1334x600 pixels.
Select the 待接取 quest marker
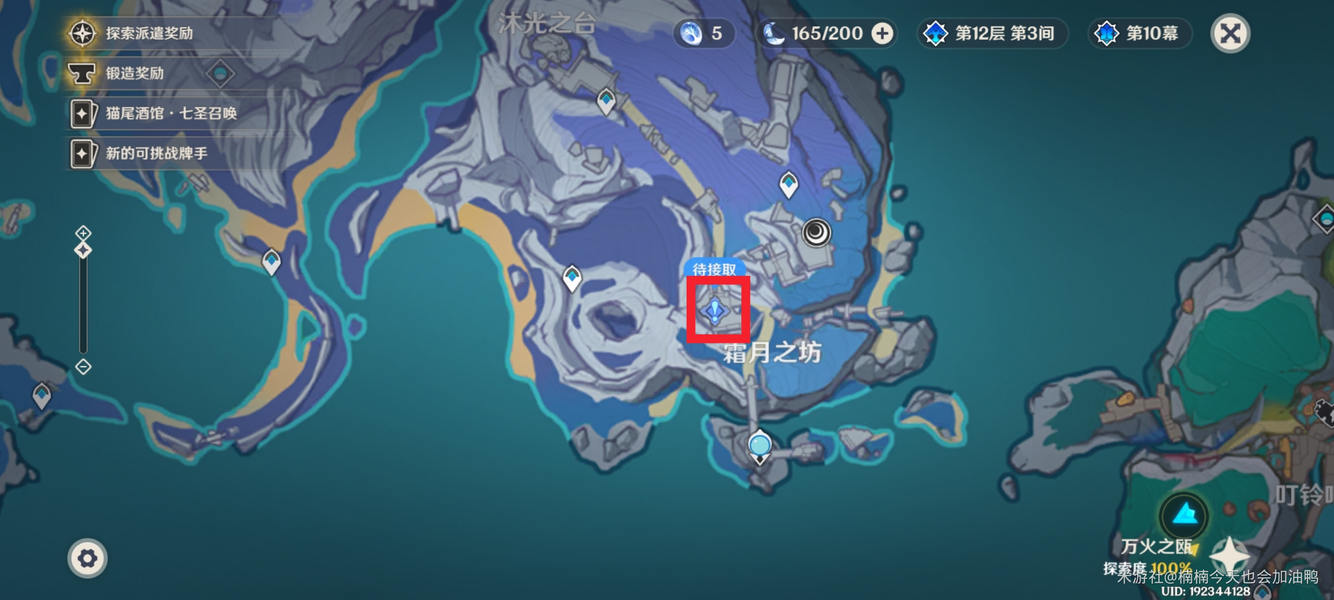716,311
